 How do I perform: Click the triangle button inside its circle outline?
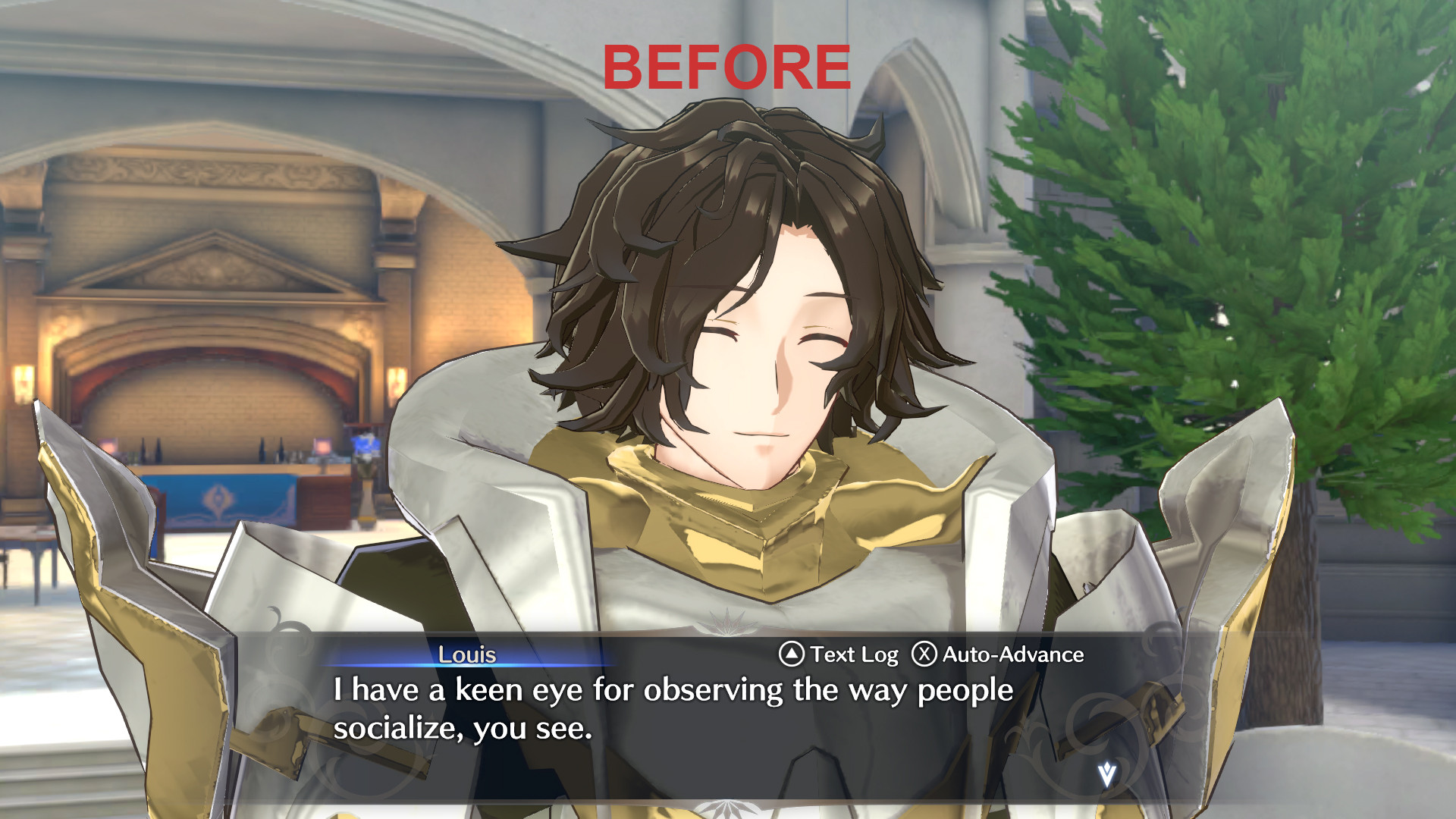[x=792, y=654]
